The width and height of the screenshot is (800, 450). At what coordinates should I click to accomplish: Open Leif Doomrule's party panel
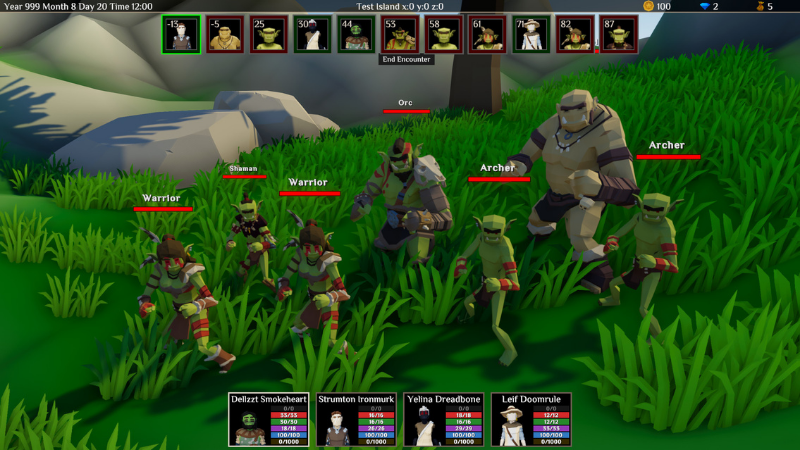[530, 419]
